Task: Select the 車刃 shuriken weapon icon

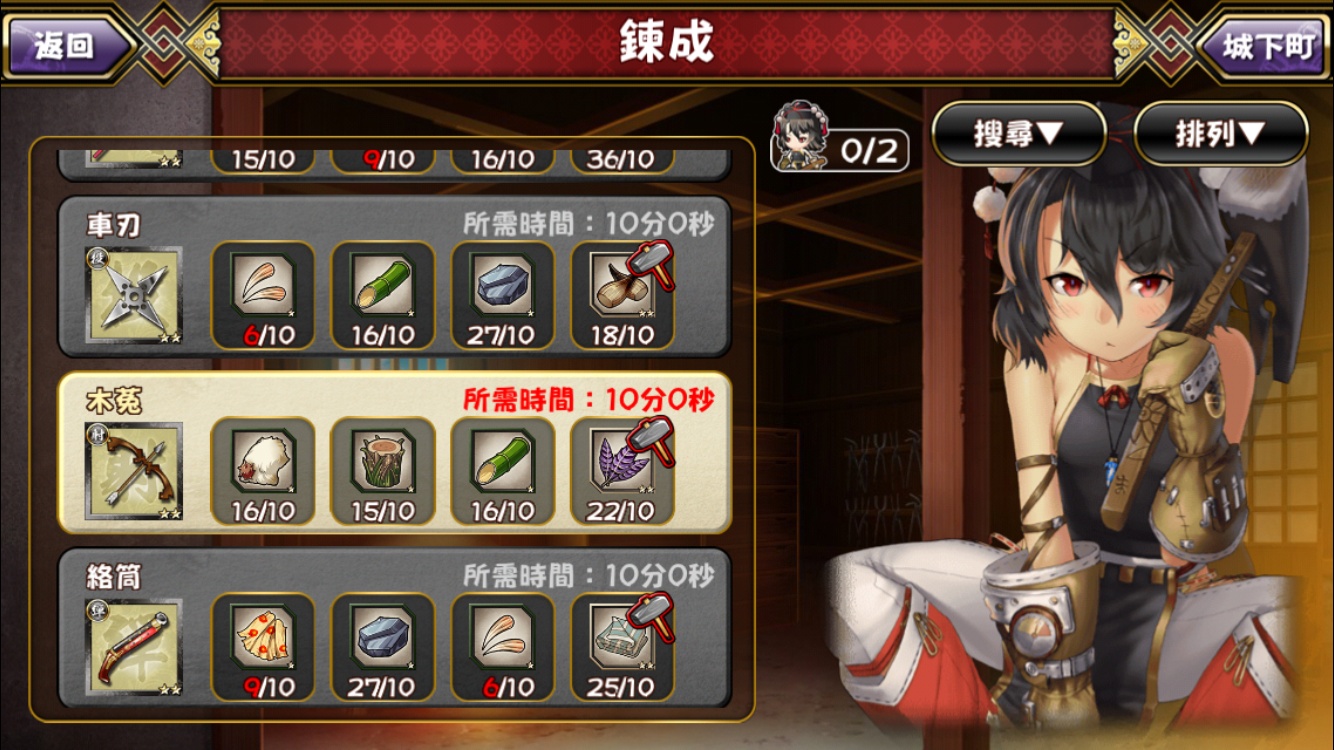Action: pyautogui.click(x=135, y=293)
